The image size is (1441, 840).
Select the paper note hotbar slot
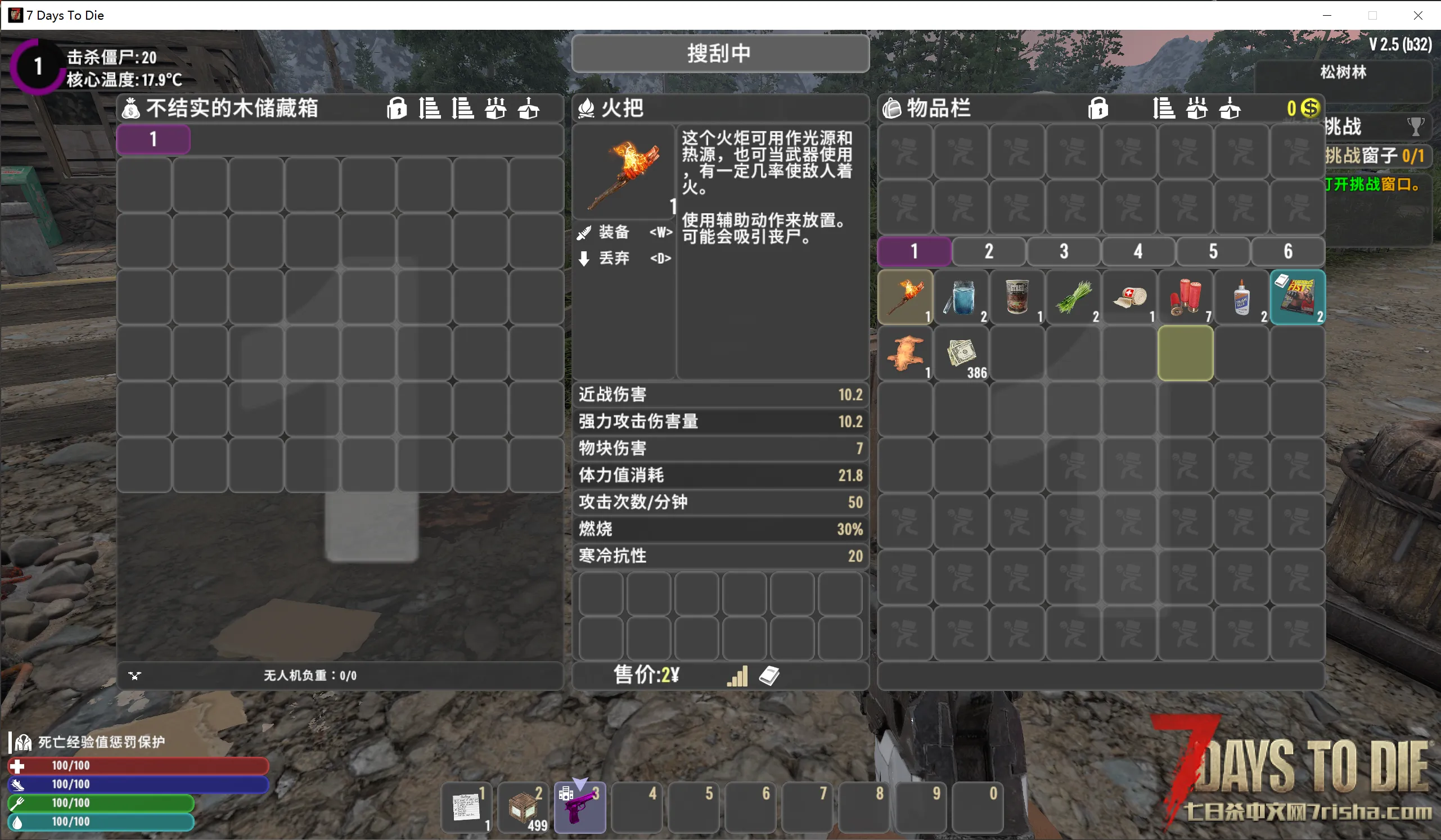tap(466, 807)
